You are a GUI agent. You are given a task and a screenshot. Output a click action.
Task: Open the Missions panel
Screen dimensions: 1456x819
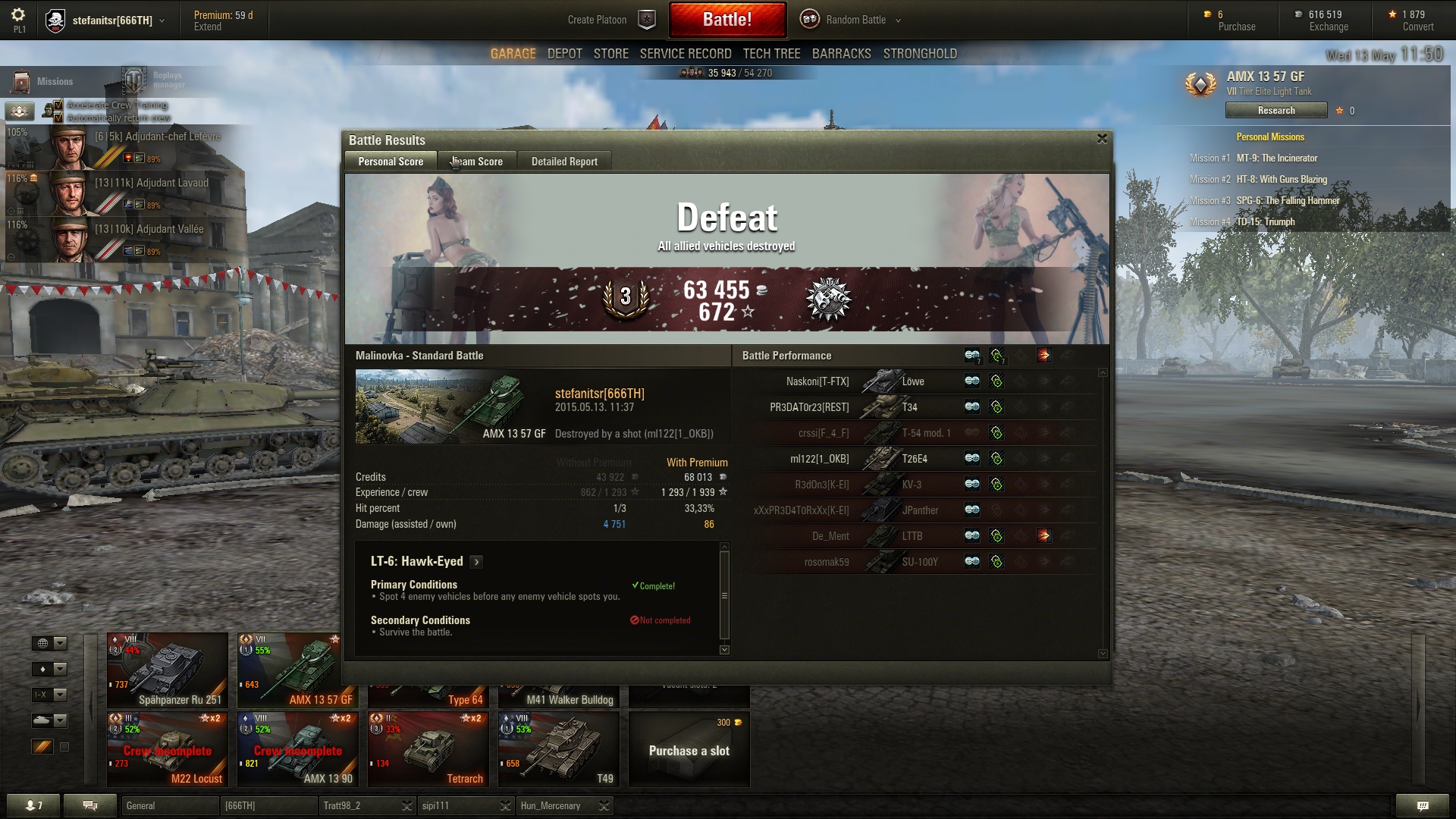click(x=44, y=81)
